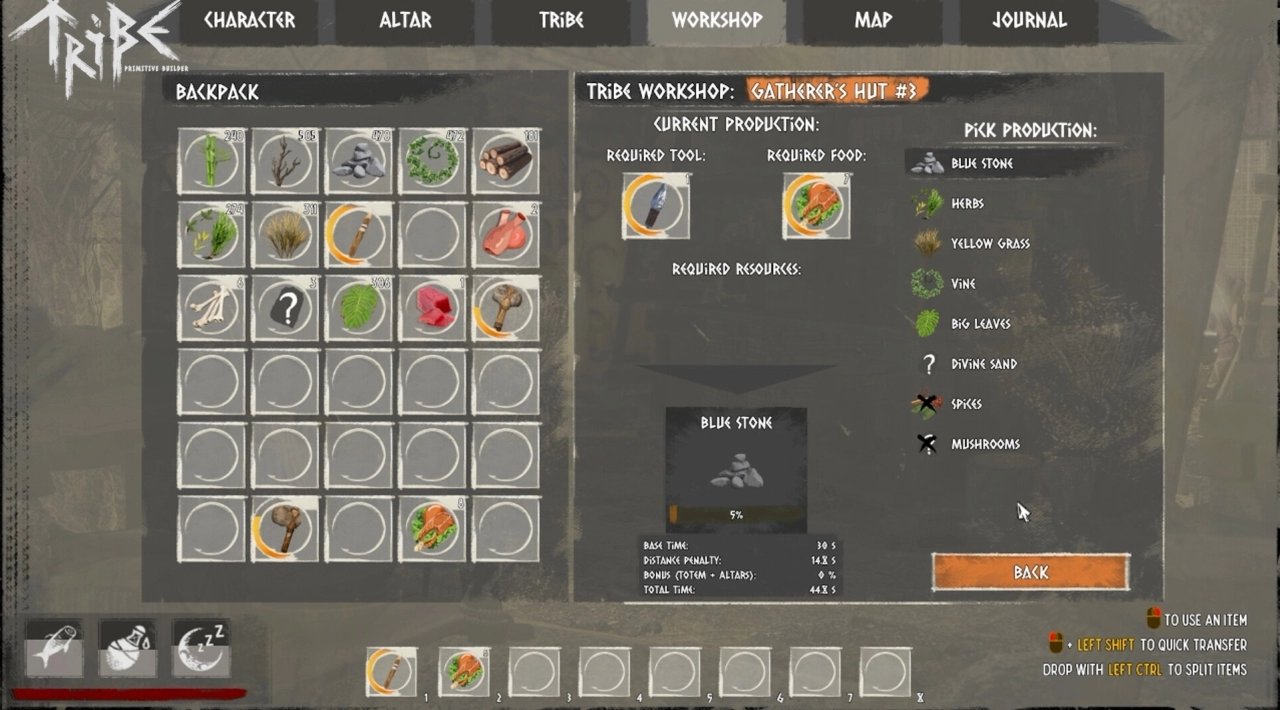Go to the Tribe tab
Viewport: 1280px width, 710px height.
click(x=561, y=21)
